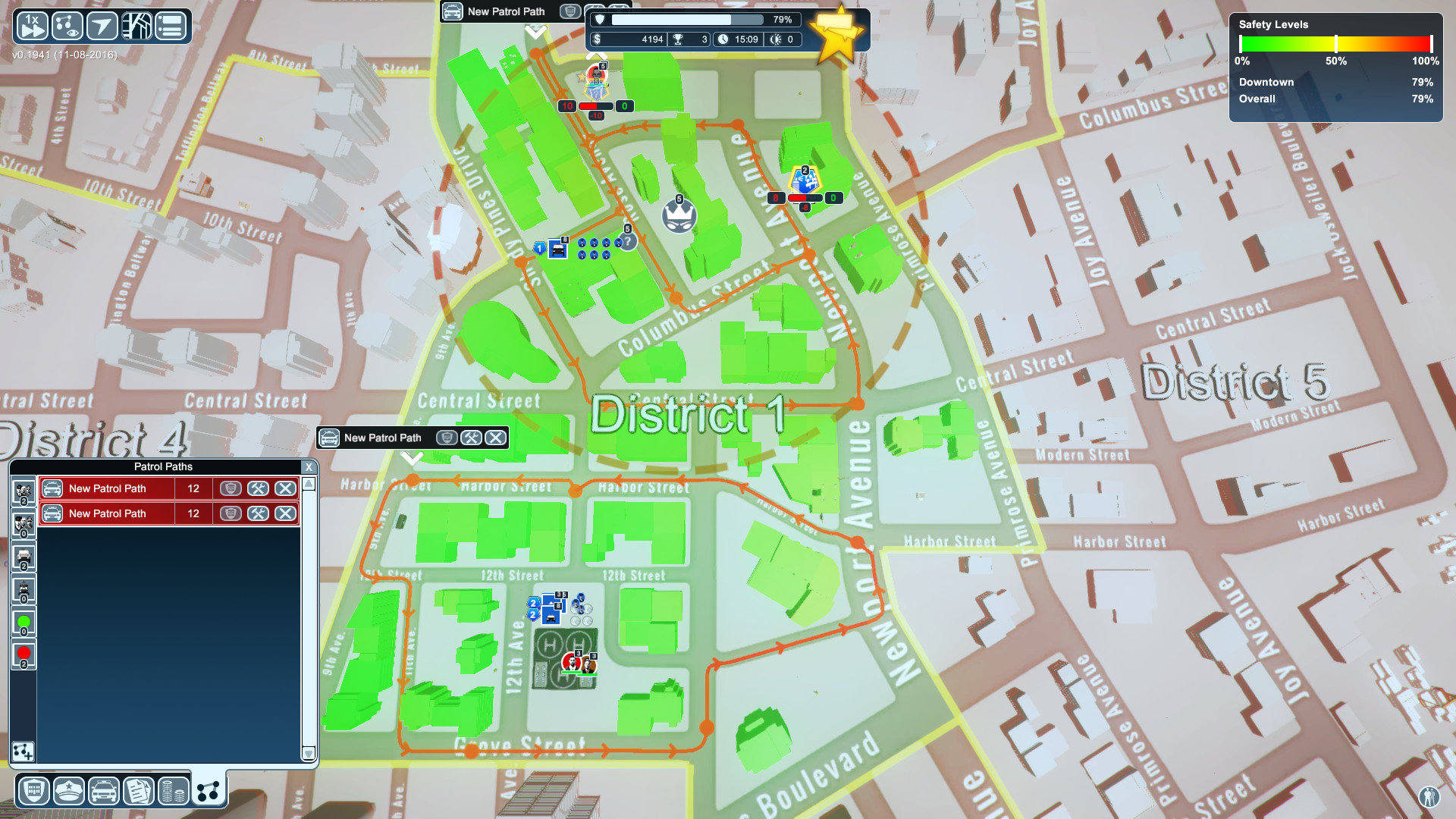Open finances using the coin stack icon
The width and height of the screenshot is (1456, 819).
point(173,791)
